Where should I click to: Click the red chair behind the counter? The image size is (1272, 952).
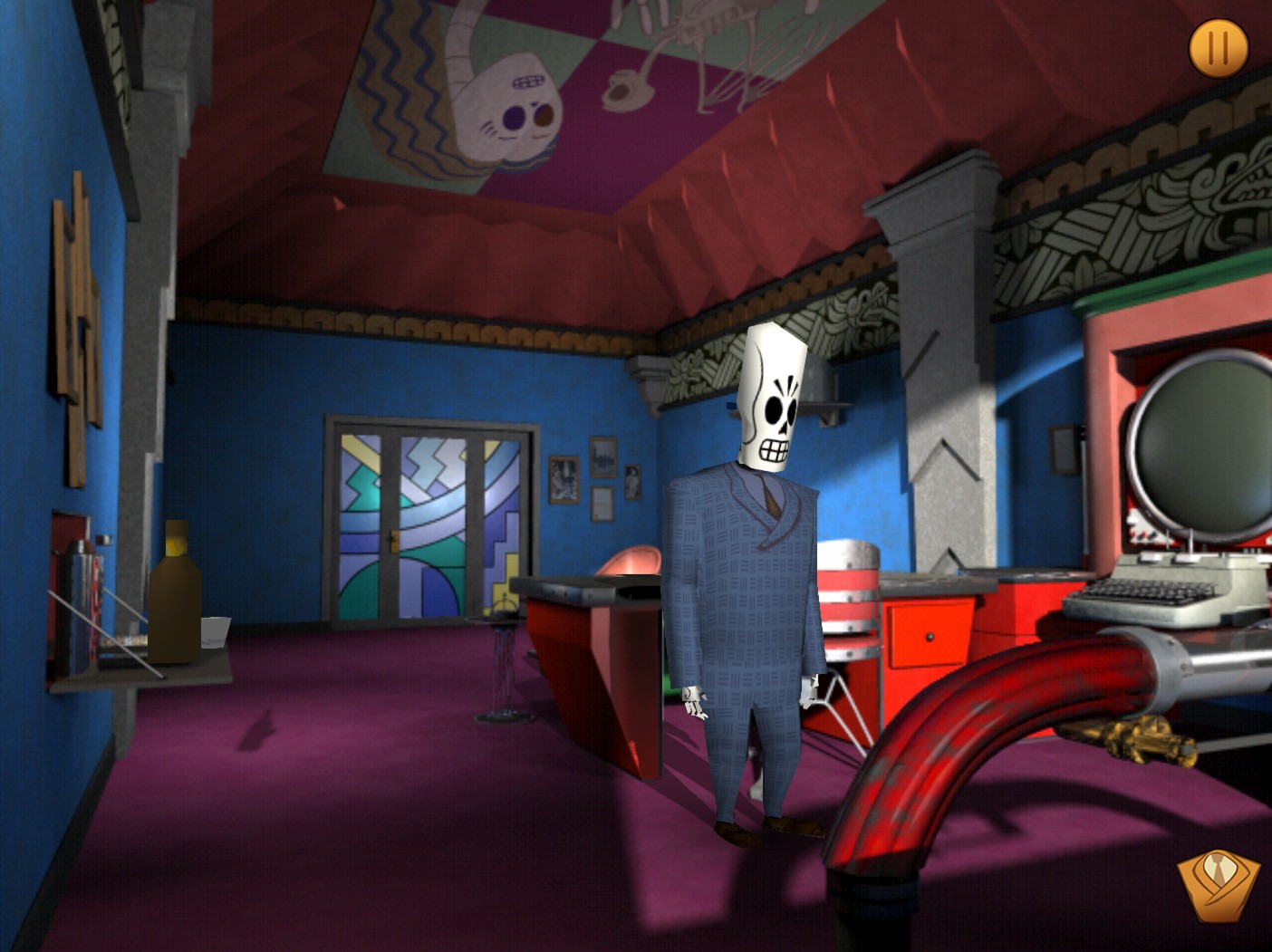coord(634,562)
